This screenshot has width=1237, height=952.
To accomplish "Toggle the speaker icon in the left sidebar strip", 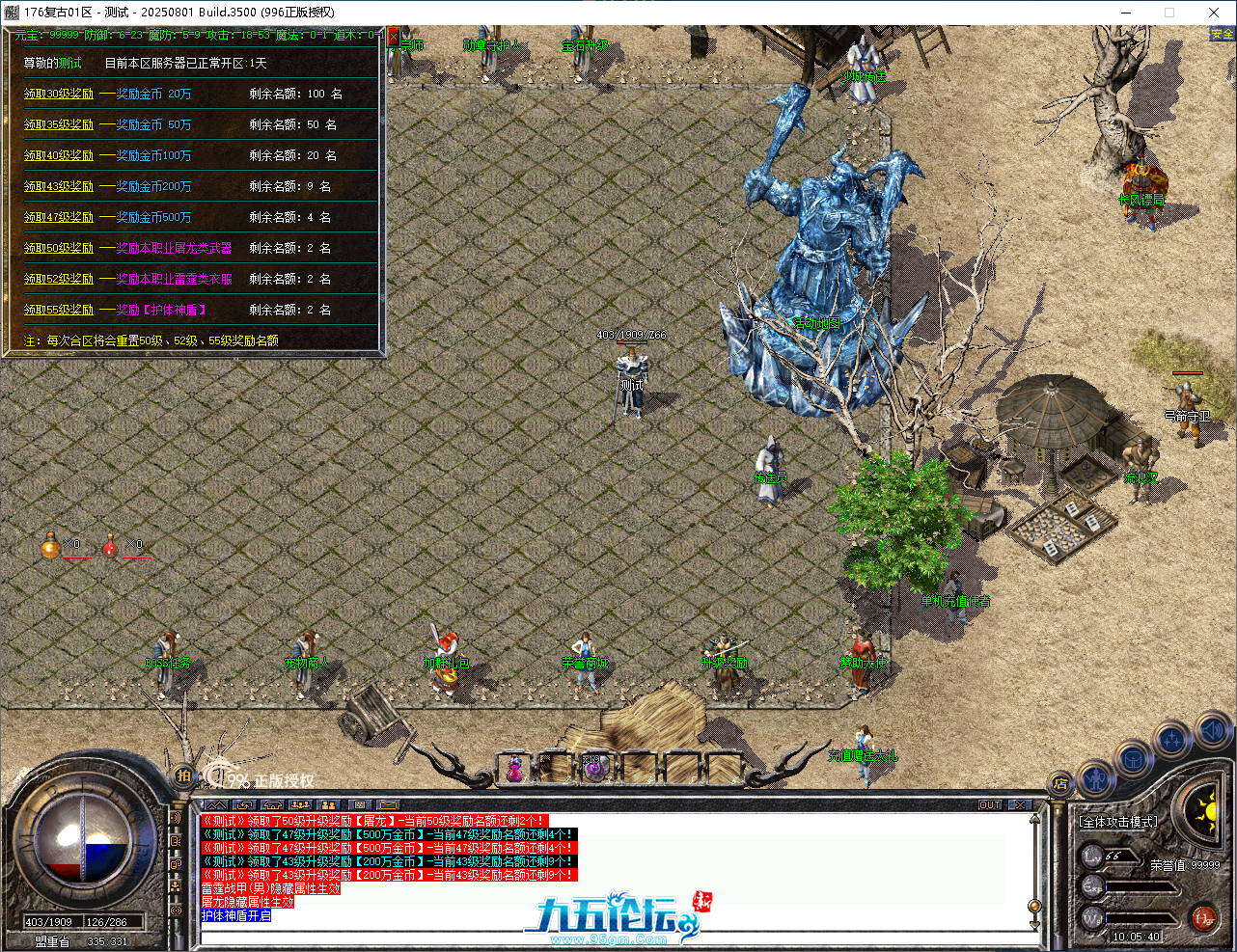I will pyautogui.click(x=177, y=818).
